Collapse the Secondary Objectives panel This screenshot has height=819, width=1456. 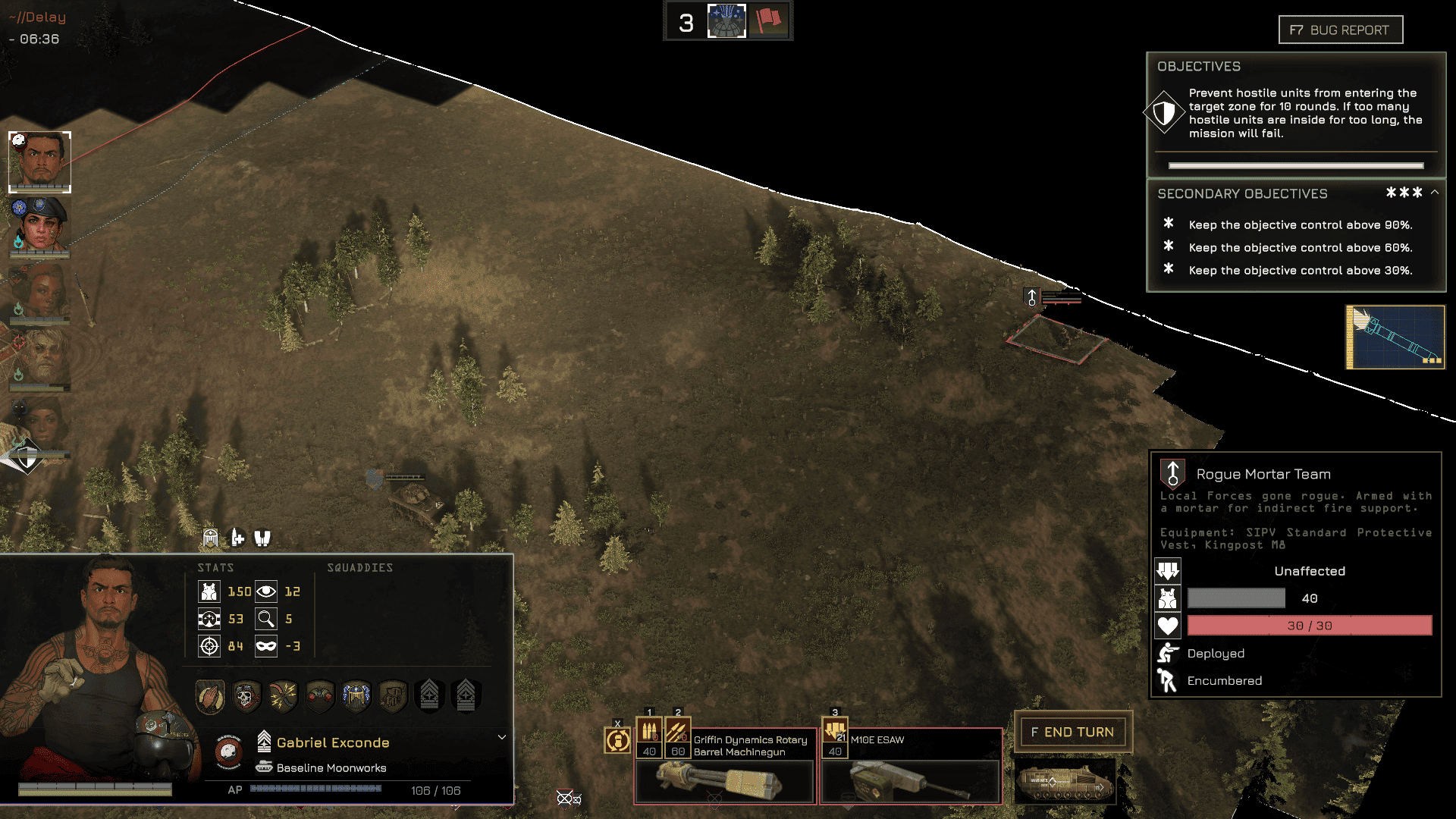pyautogui.click(x=1433, y=193)
